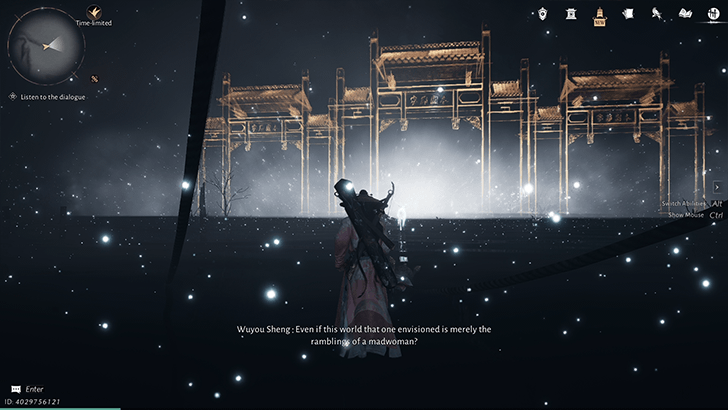Open the bird-shaped menu icon
The height and width of the screenshot is (410, 728).
[657, 14]
